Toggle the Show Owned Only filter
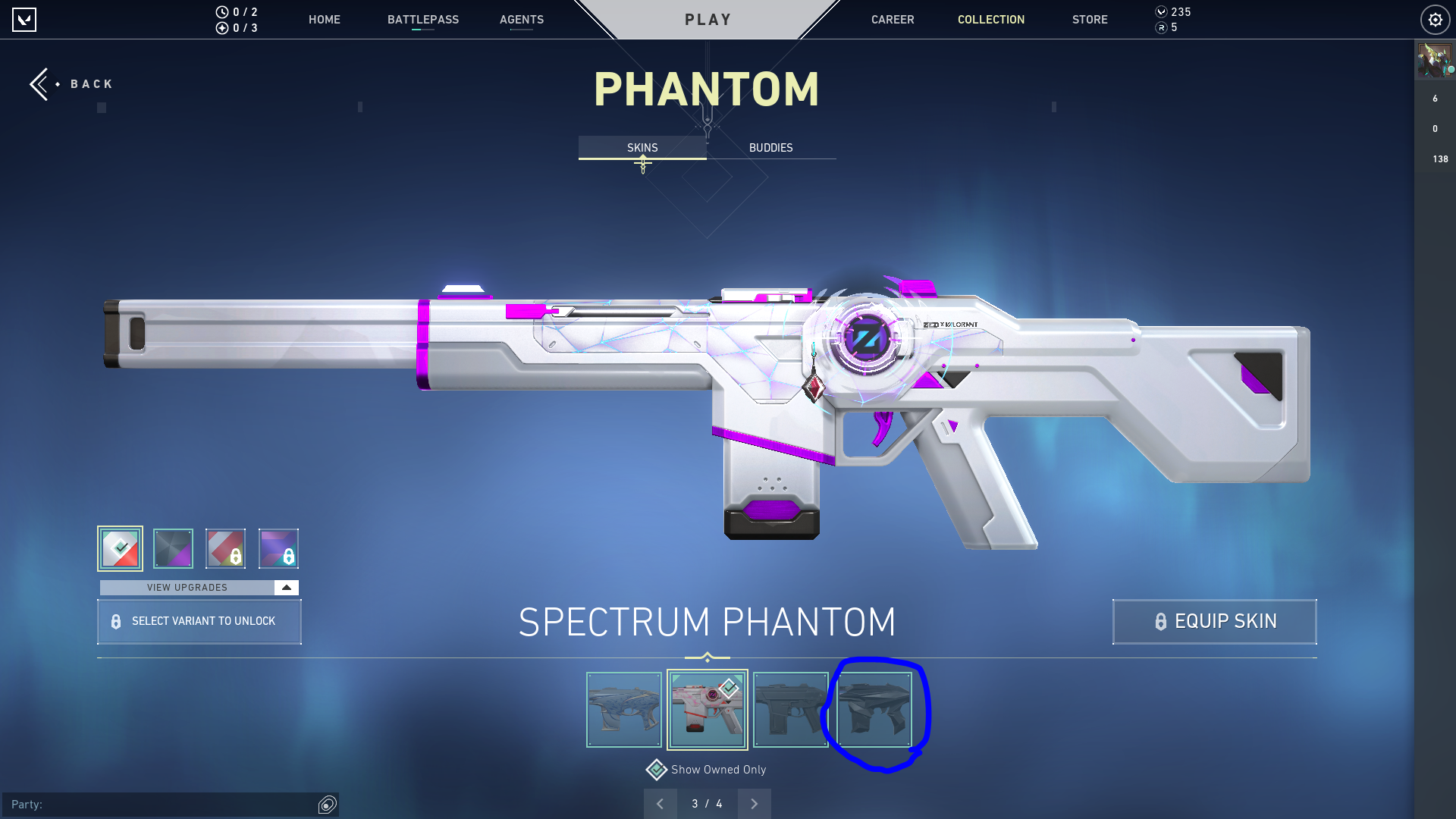Image resolution: width=1456 pixels, height=819 pixels. pyautogui.click(x=706, y=769)
